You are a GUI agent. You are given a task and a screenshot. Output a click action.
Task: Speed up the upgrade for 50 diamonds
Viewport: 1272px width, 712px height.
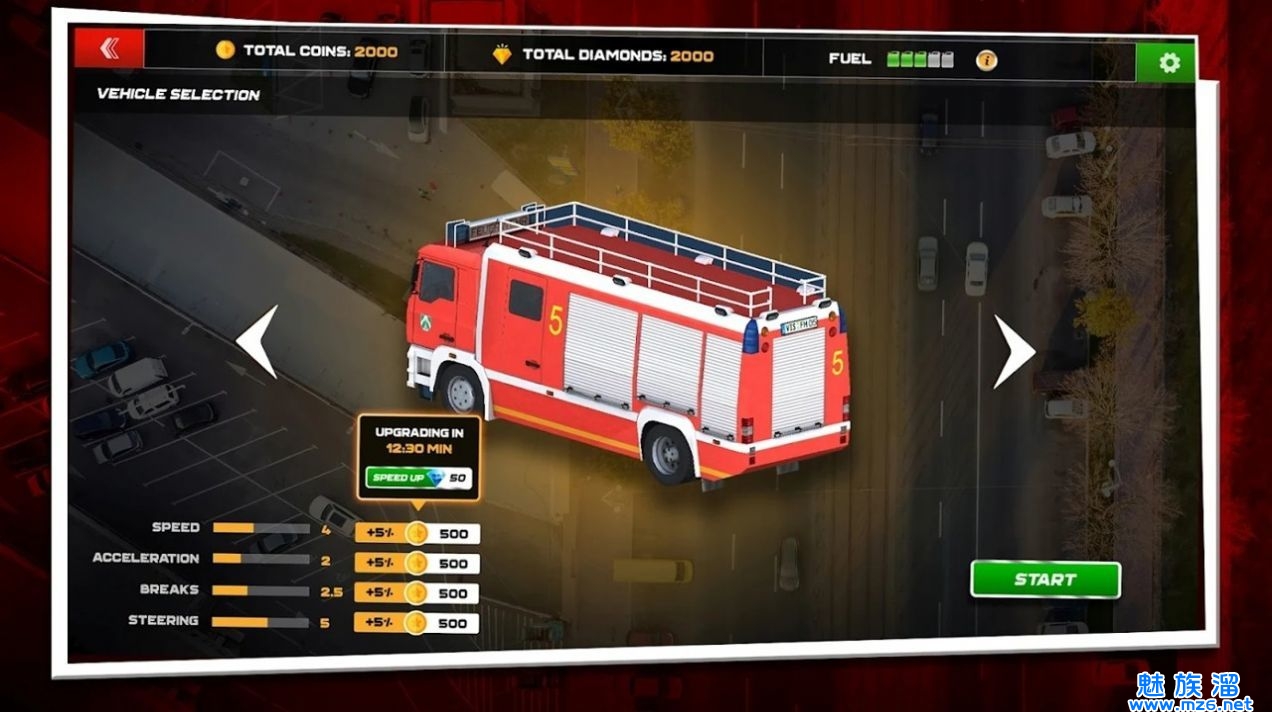click(419, 478)
